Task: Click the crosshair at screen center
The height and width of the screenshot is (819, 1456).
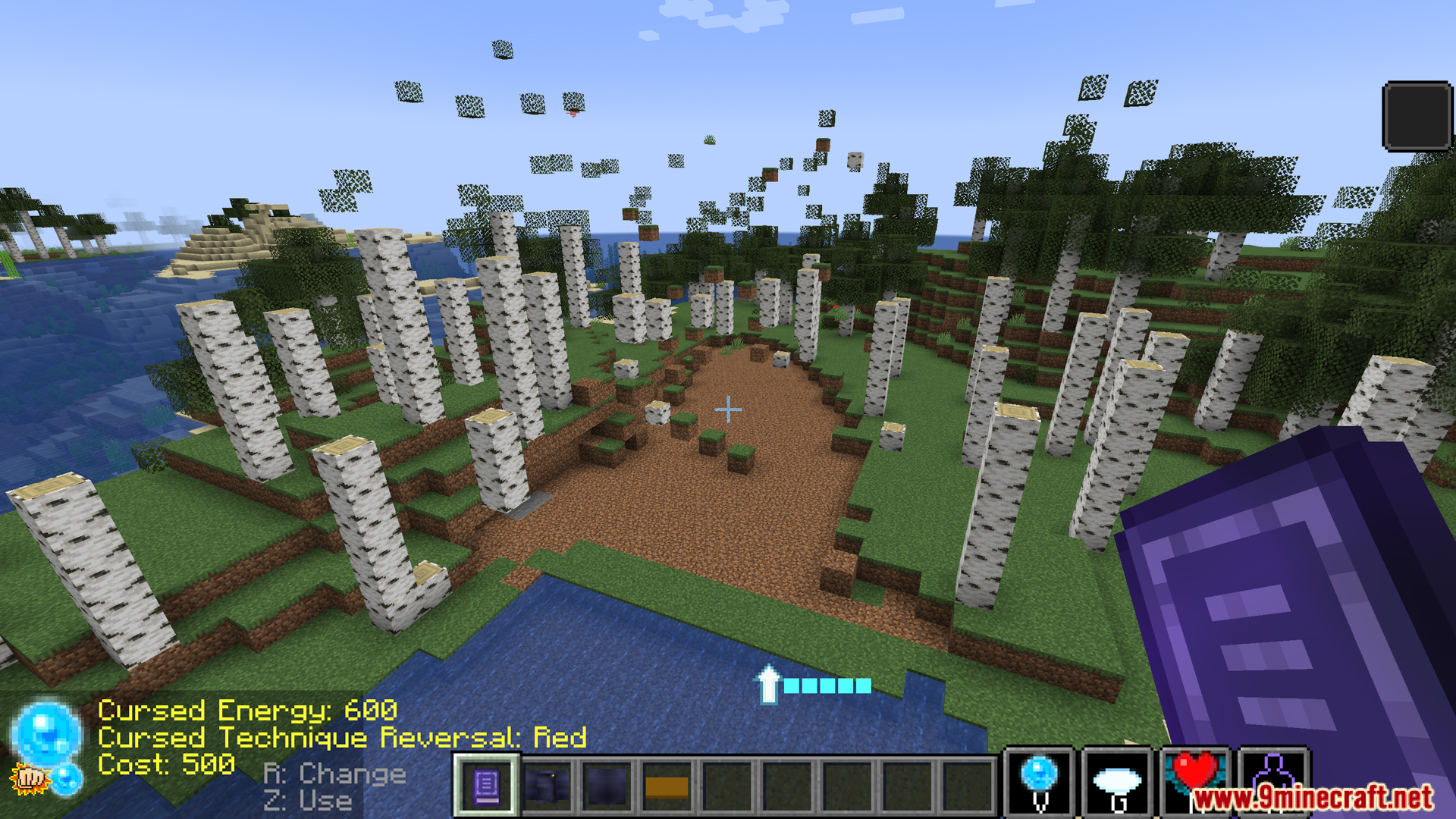Action: point(728,409)
